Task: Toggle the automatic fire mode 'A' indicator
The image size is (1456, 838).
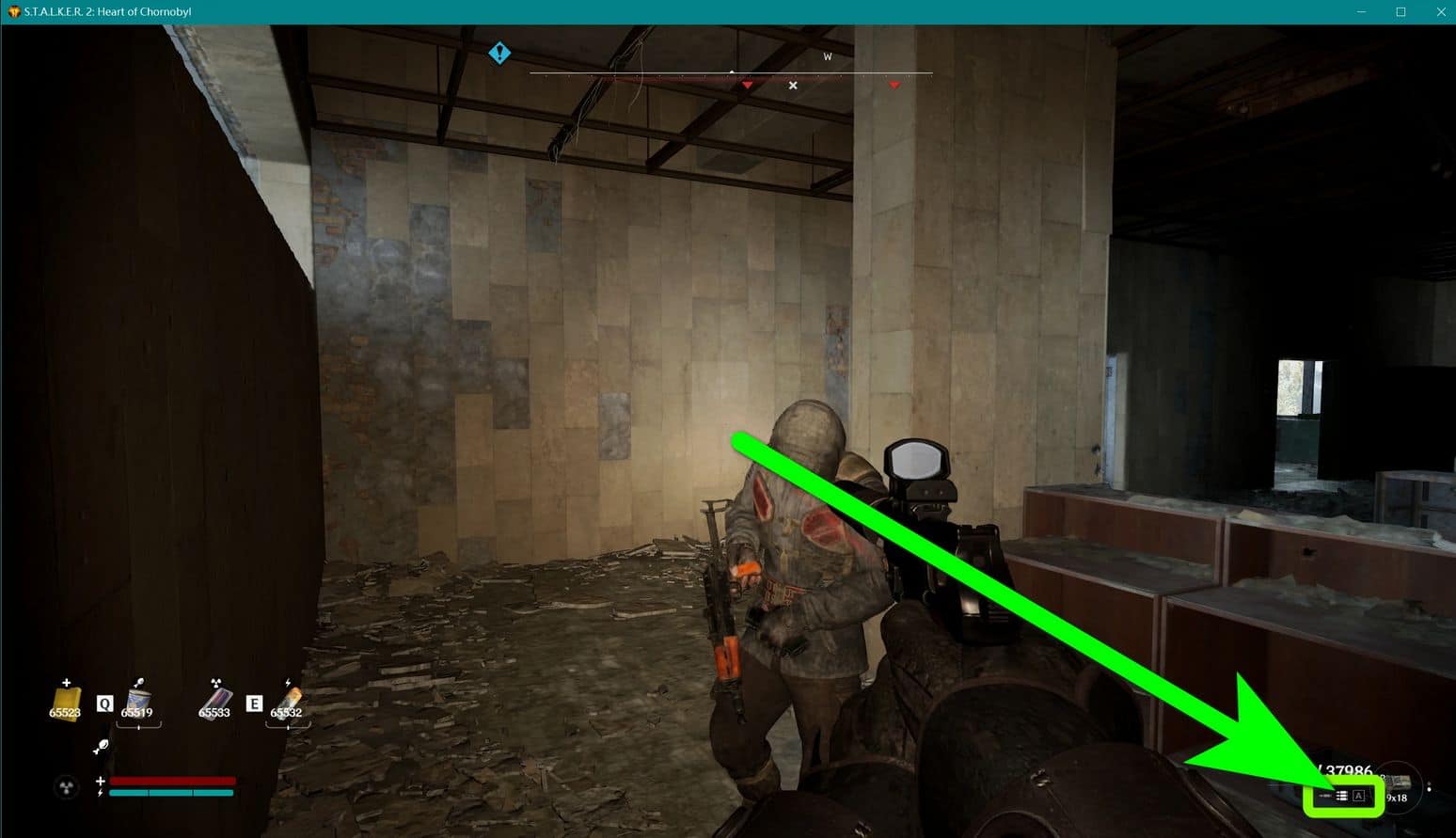Action: [x=1359, y=796]
